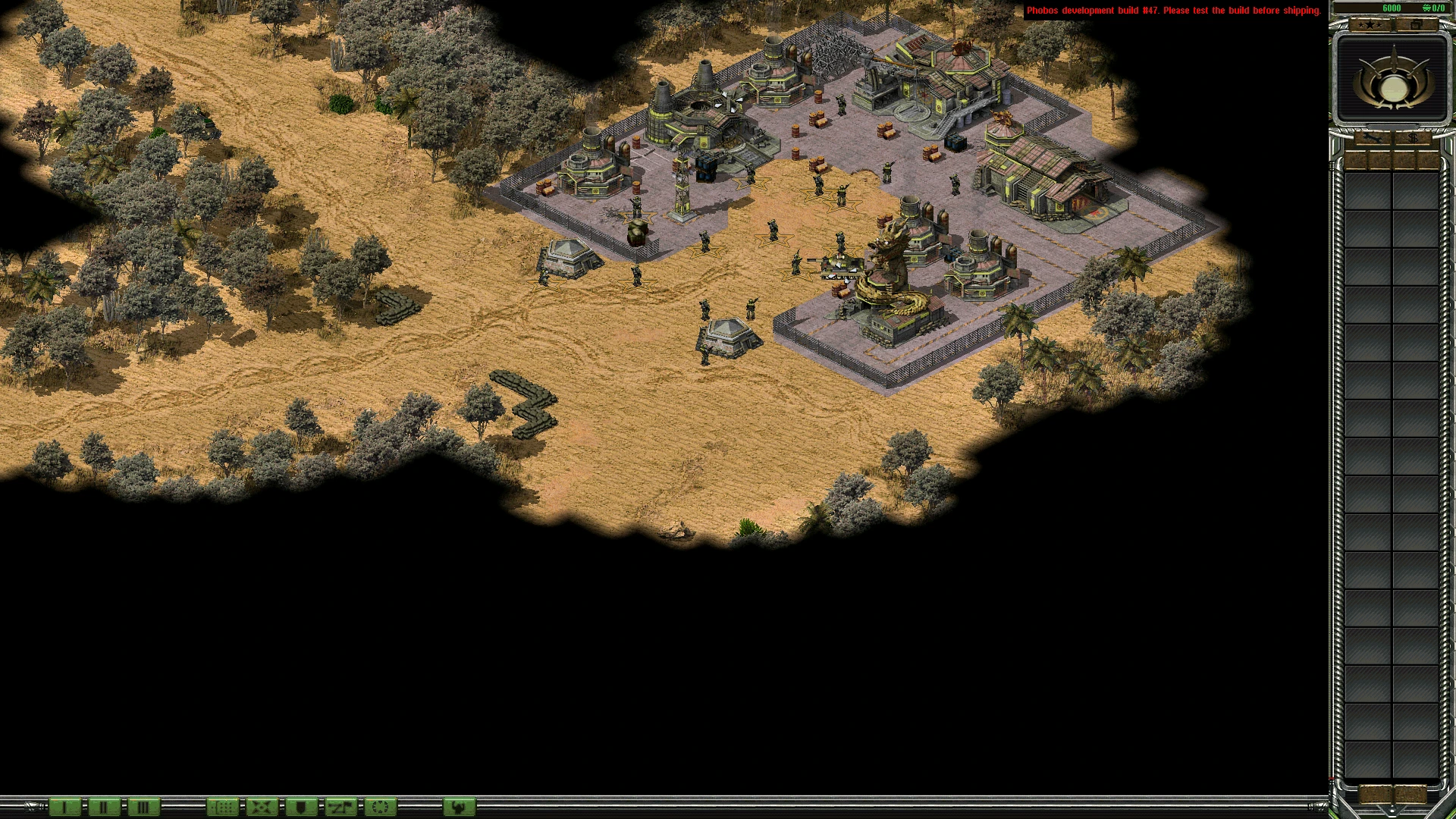Activate the crossed-arrows scatter command
This screenshot has width=1456, height=819.
(x=262, y=807)
